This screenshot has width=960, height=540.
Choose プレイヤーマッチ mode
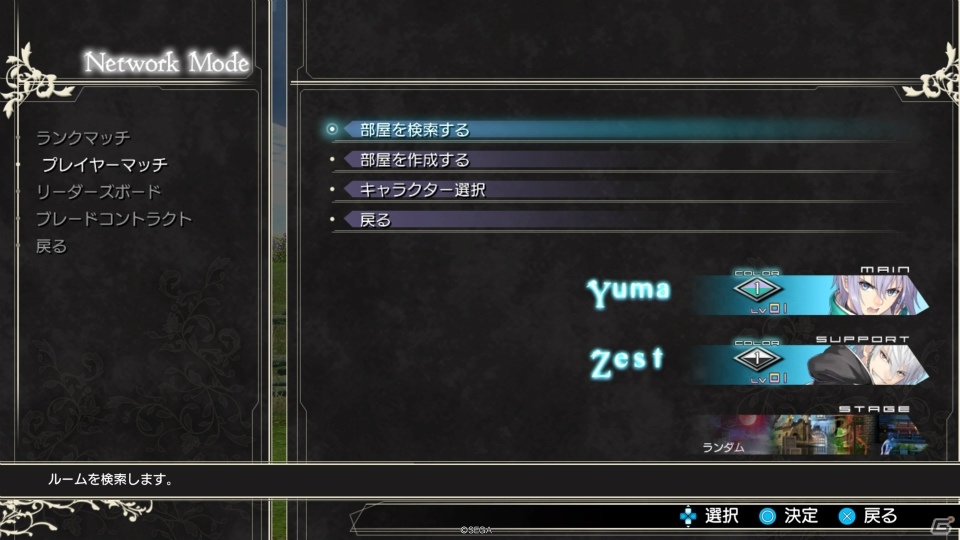coord(104,165)
